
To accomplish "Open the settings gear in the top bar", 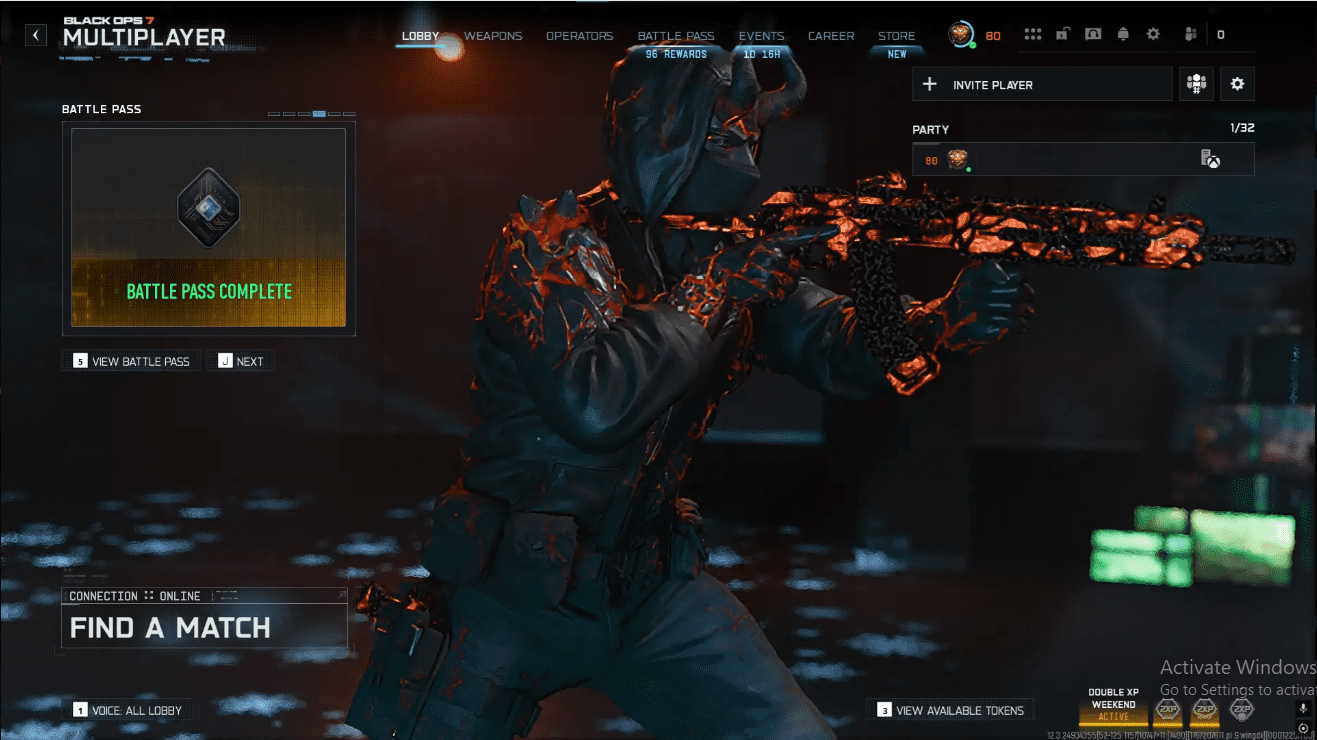I will (x=1153, y=33).
